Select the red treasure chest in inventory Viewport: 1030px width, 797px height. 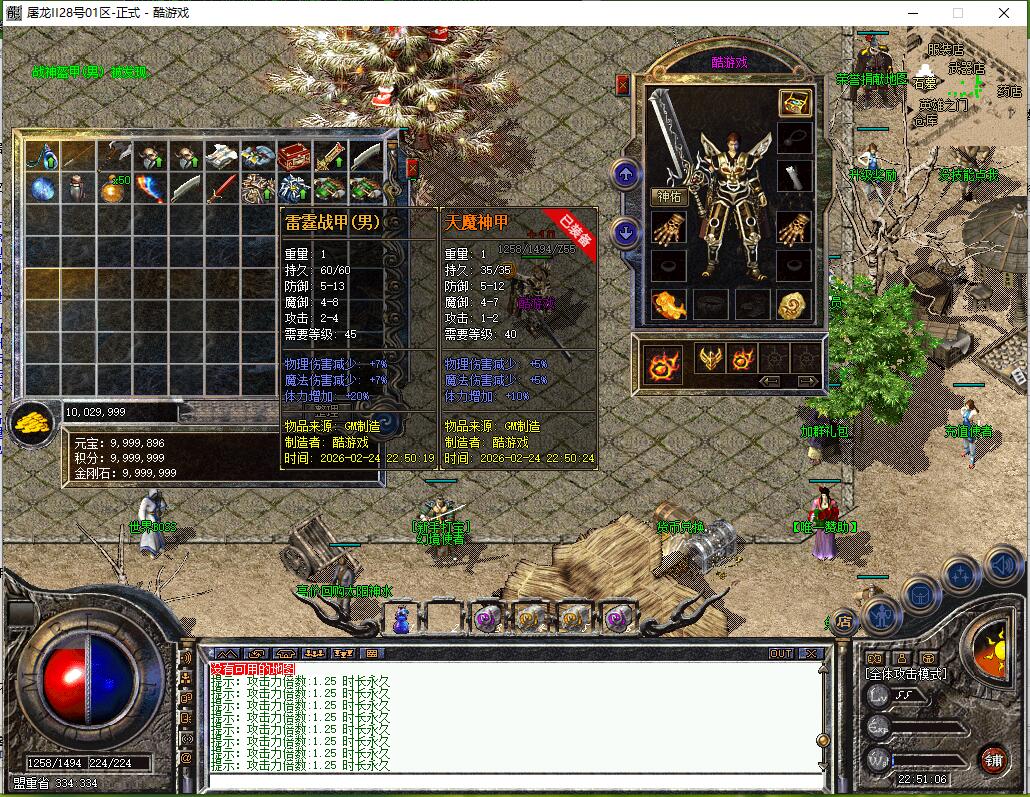click(x=293, y=156)
